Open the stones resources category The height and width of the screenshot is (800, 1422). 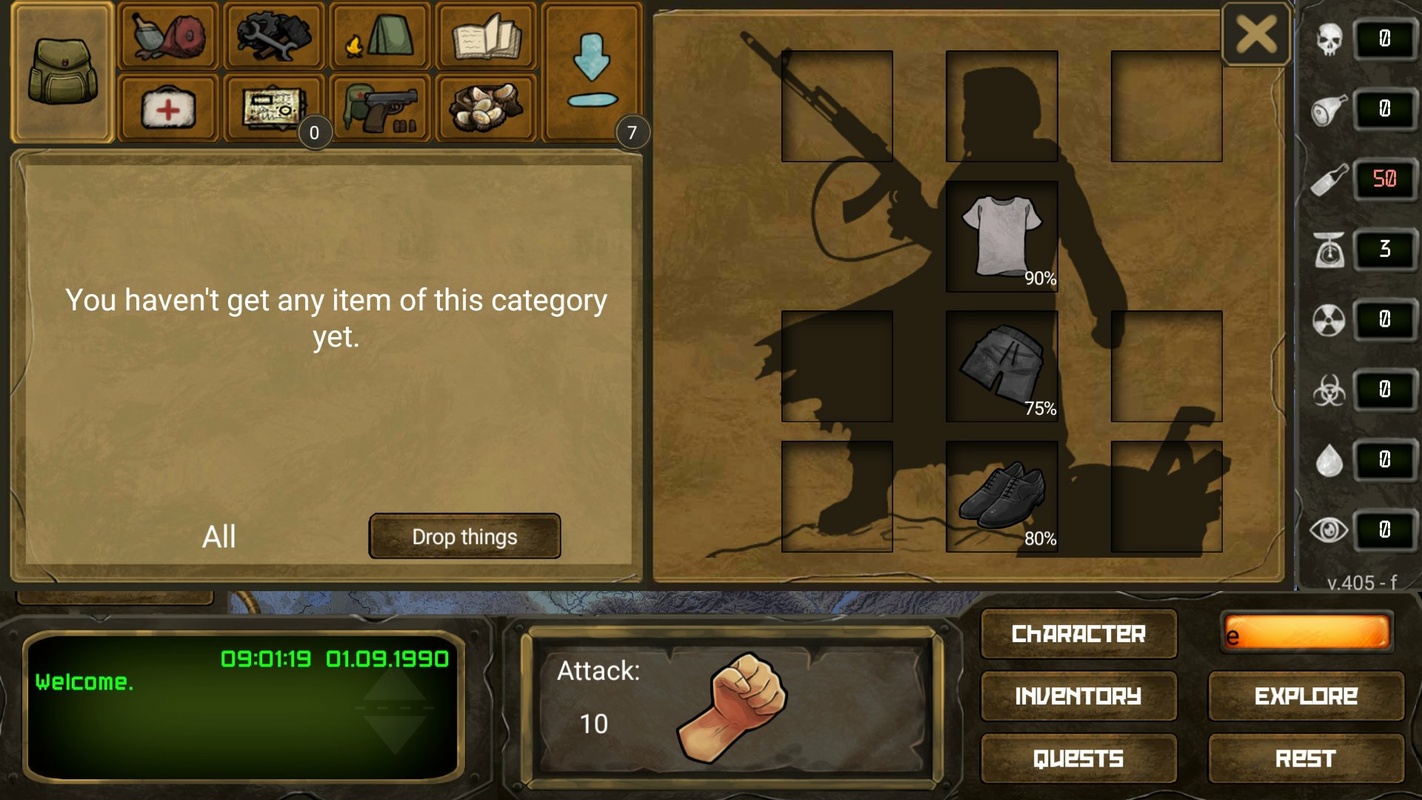[486, 108]
